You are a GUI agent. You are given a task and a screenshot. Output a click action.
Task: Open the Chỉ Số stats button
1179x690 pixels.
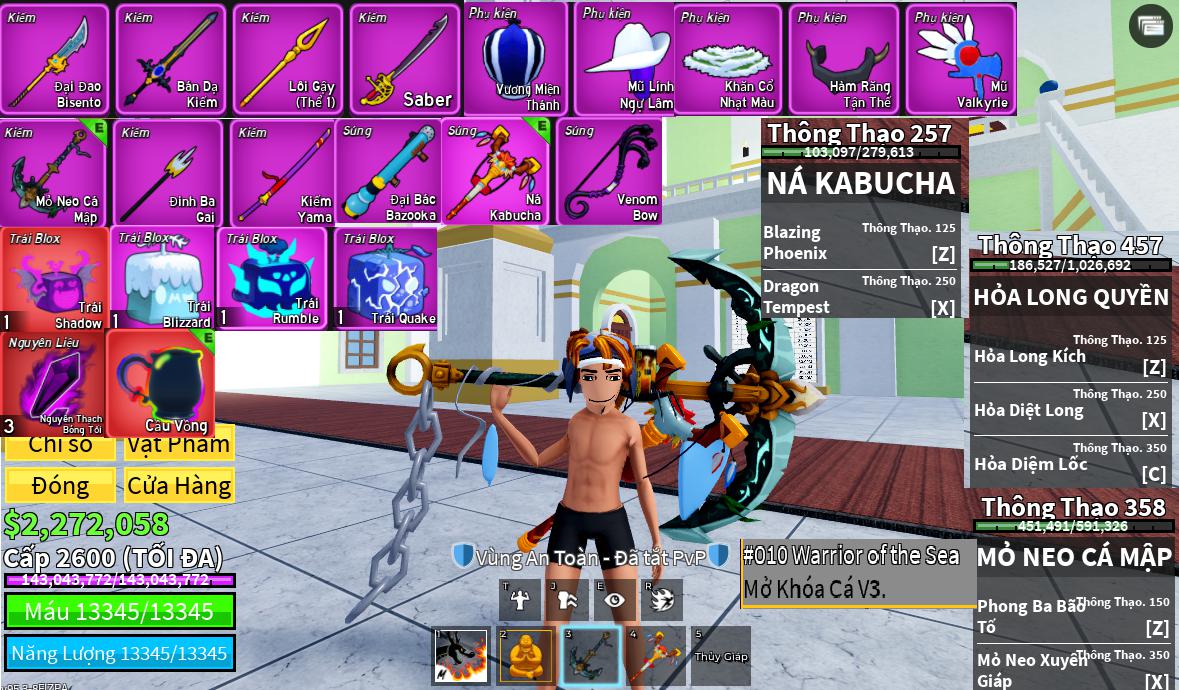click(60, 445)
